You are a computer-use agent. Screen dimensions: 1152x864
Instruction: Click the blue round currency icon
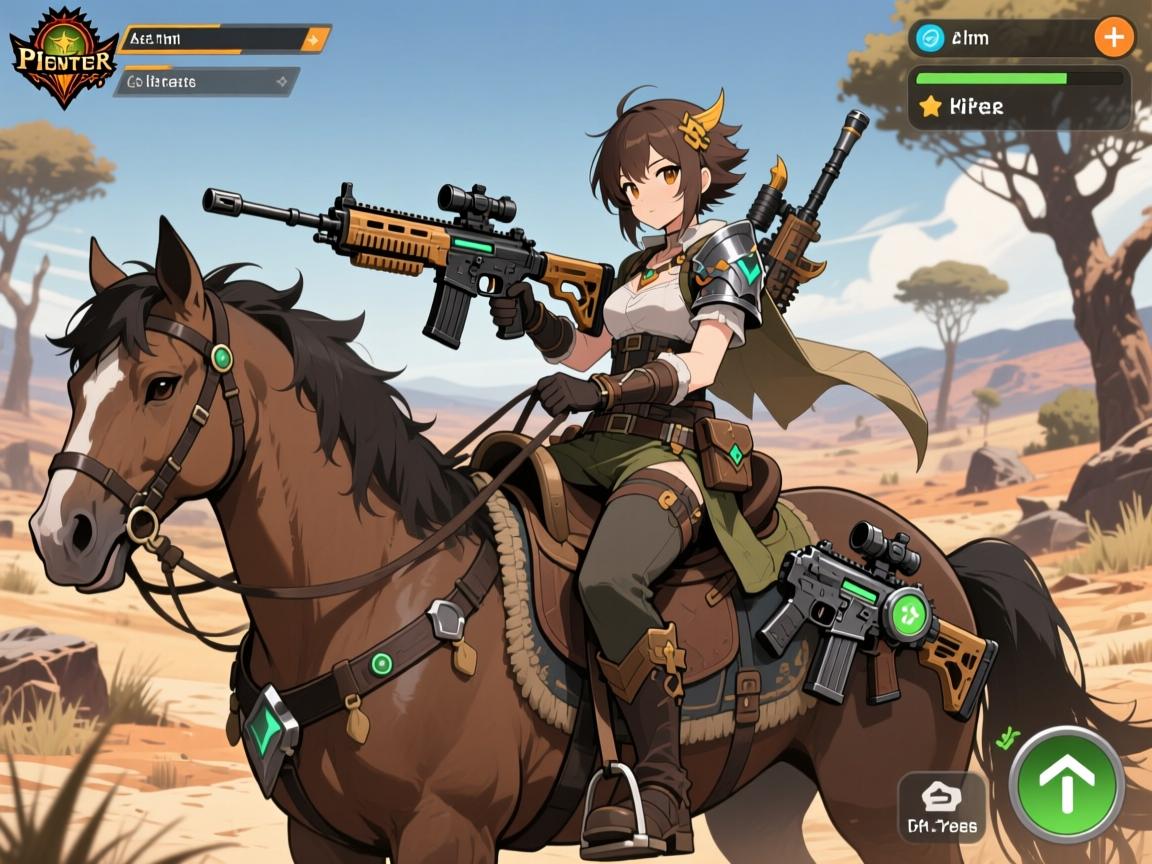(931, 38)
